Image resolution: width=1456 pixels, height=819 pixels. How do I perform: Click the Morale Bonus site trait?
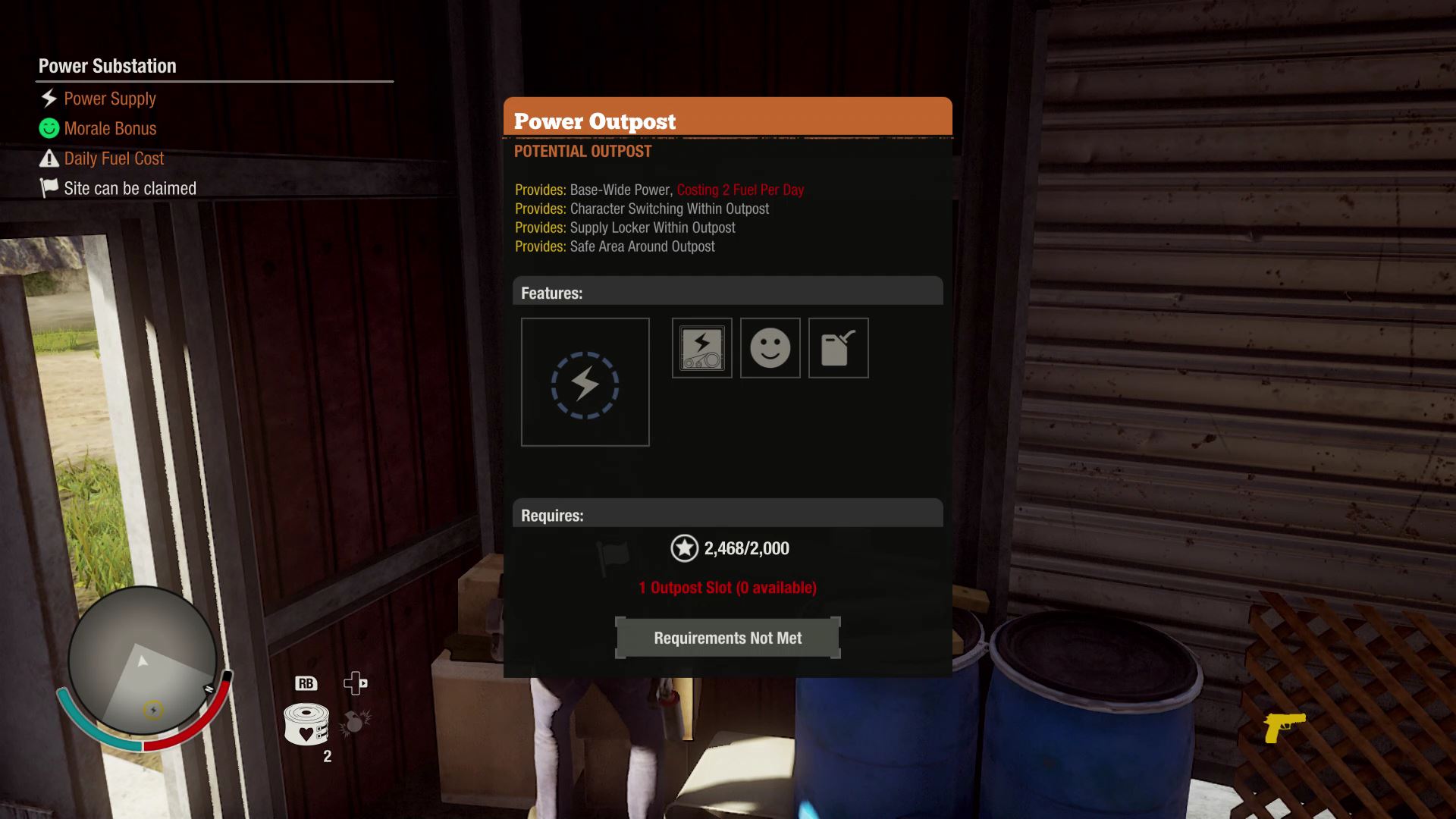(x=109, y=129)
